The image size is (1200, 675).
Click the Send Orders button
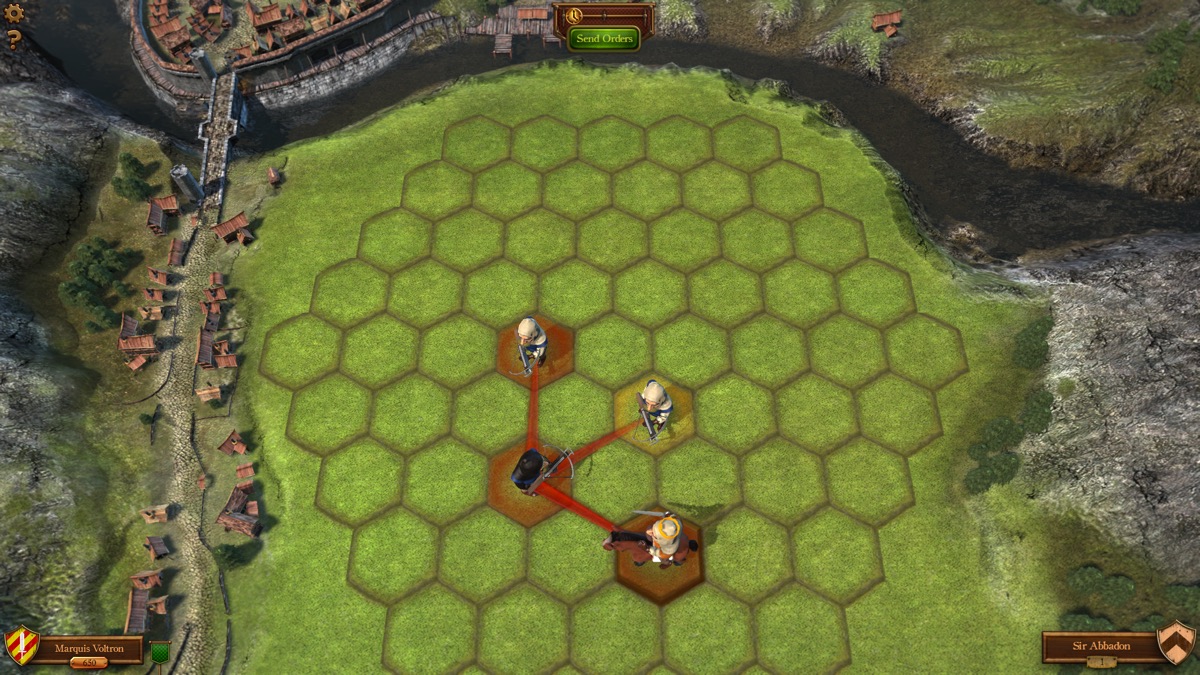(x=604, y=38)
